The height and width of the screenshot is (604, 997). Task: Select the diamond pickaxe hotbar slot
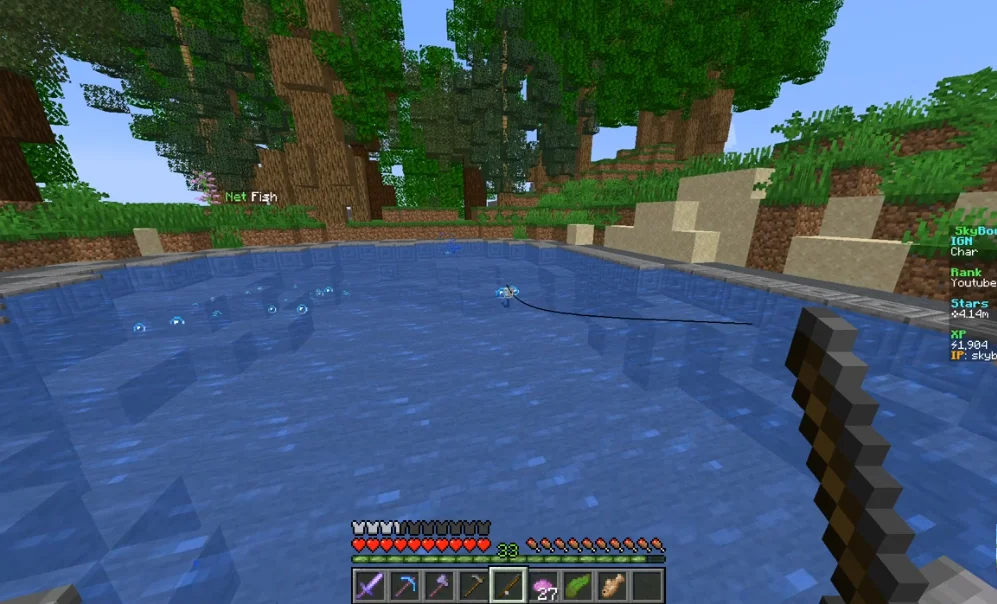[x=404, y=585]
